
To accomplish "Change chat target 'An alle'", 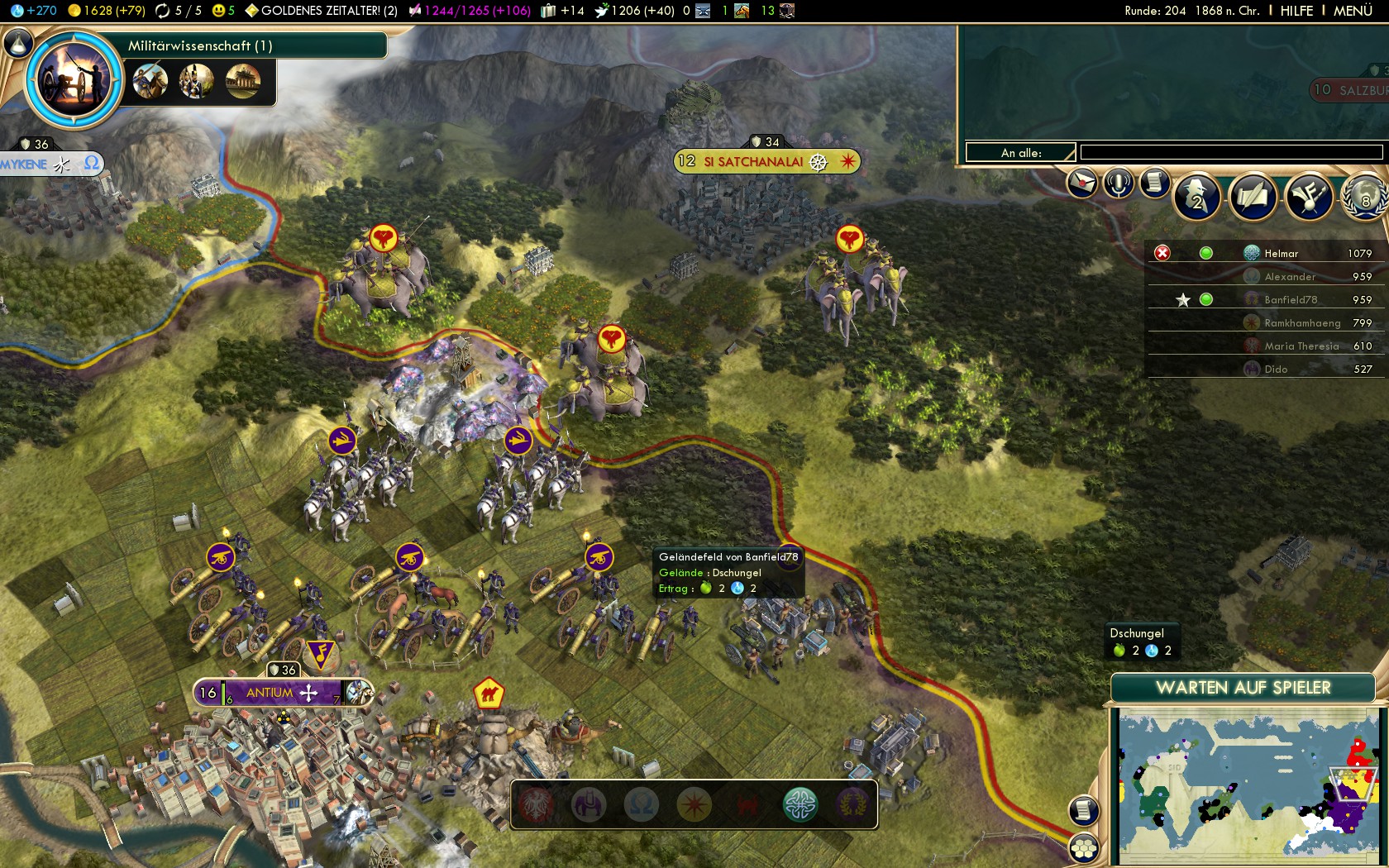I will coord(1021,153).
